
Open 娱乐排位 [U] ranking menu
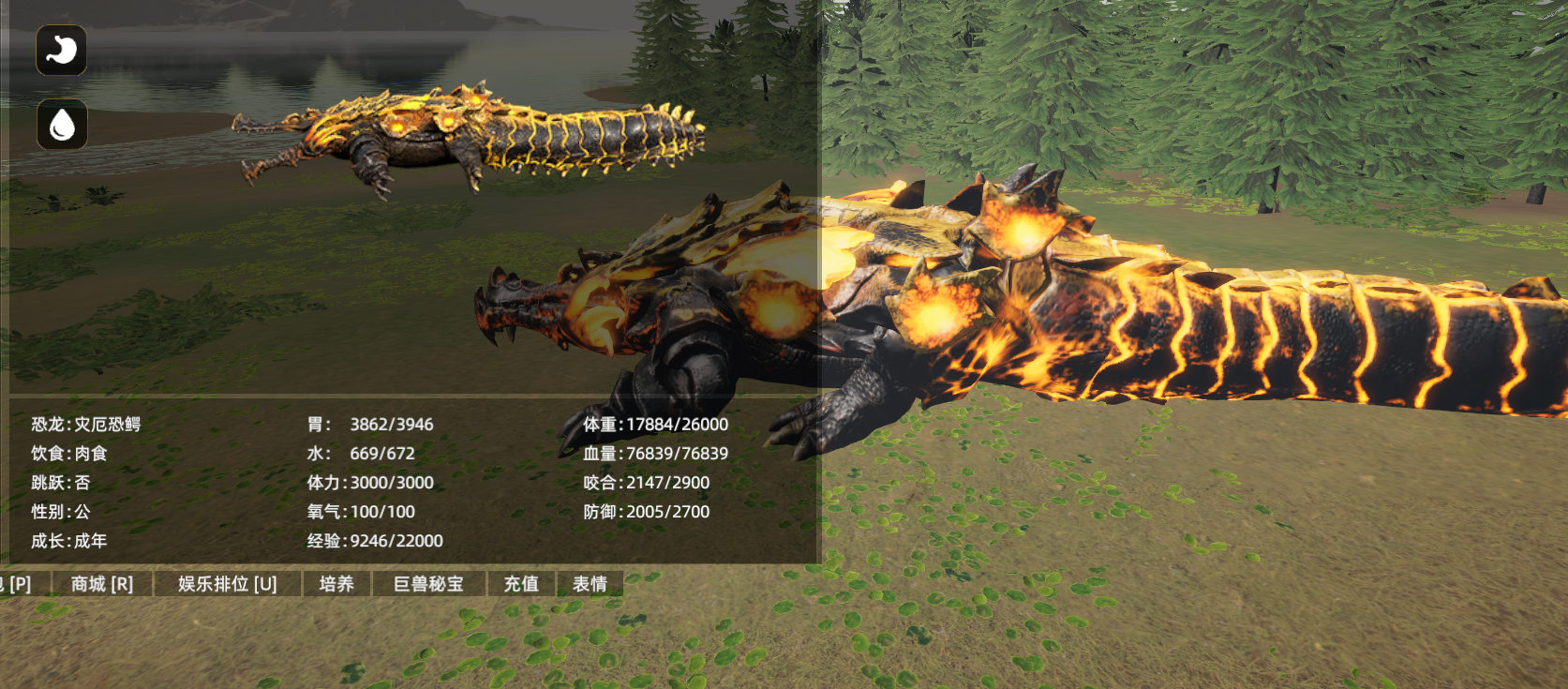pos(227,584)
